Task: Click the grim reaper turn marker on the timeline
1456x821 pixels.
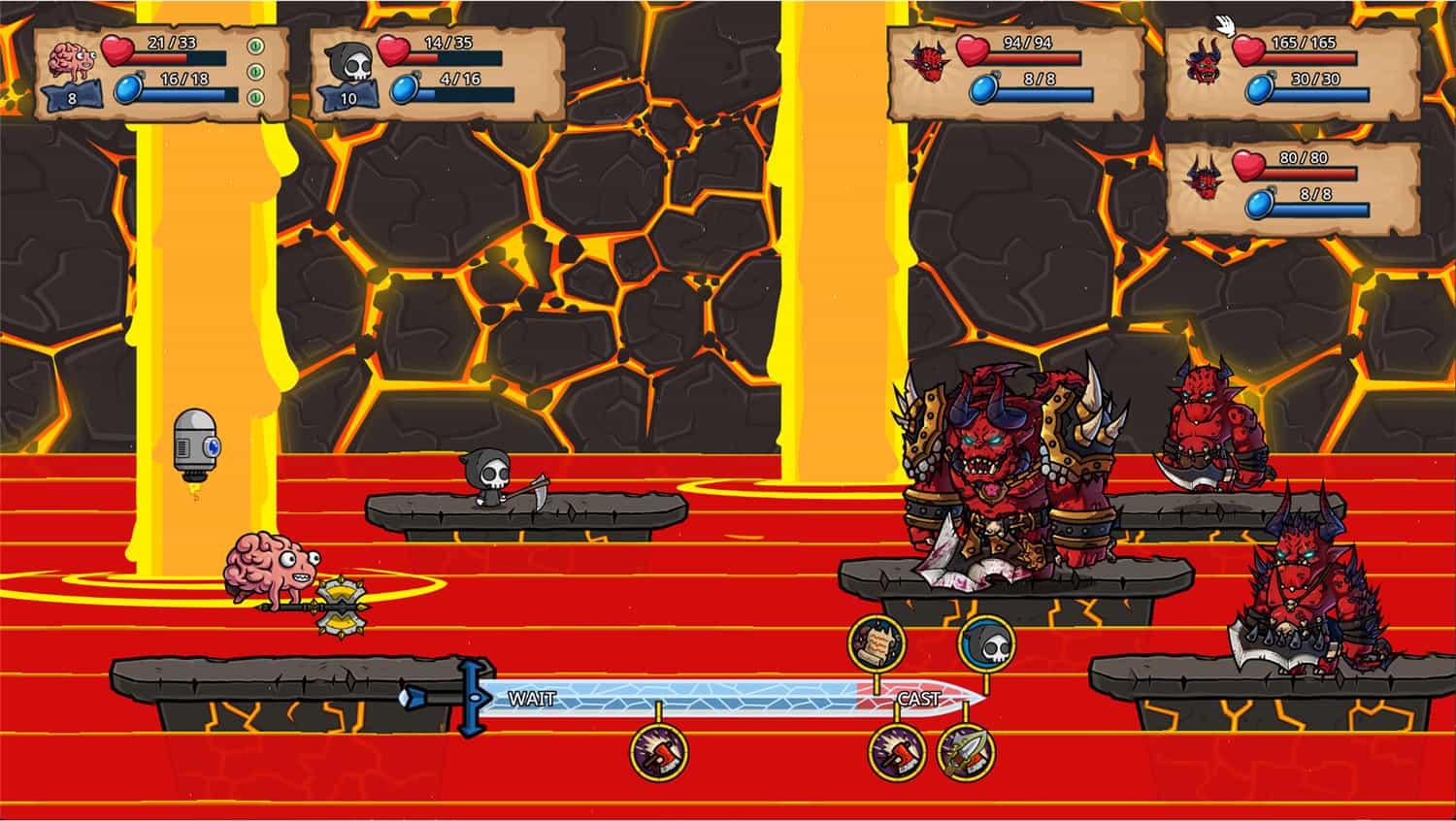Action: pyautogui.click(x=987, y=642)
